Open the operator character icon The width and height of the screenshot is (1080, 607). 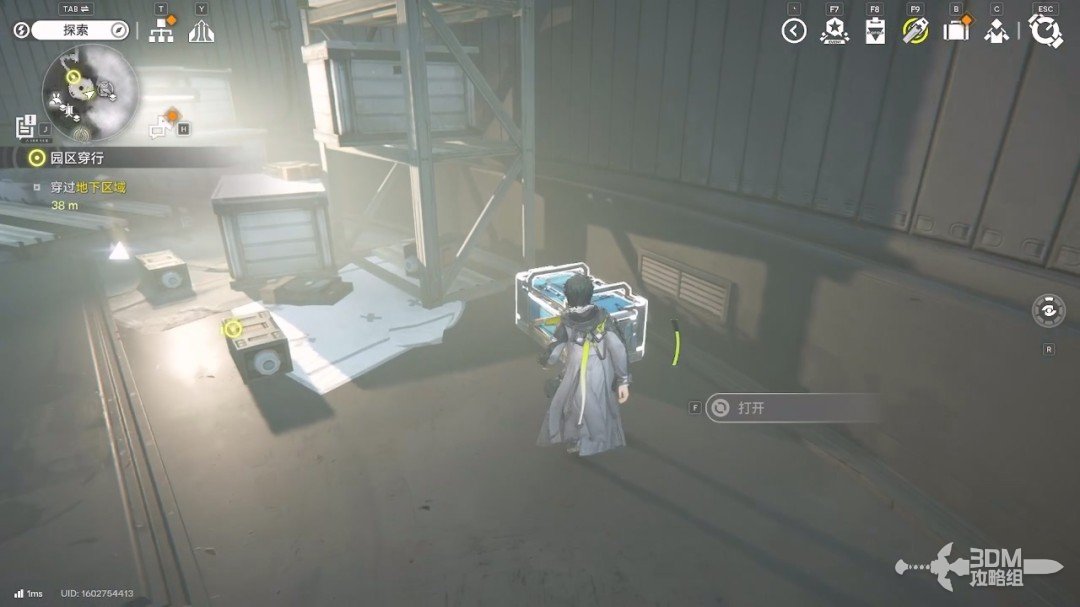click(x=996, y=31)
